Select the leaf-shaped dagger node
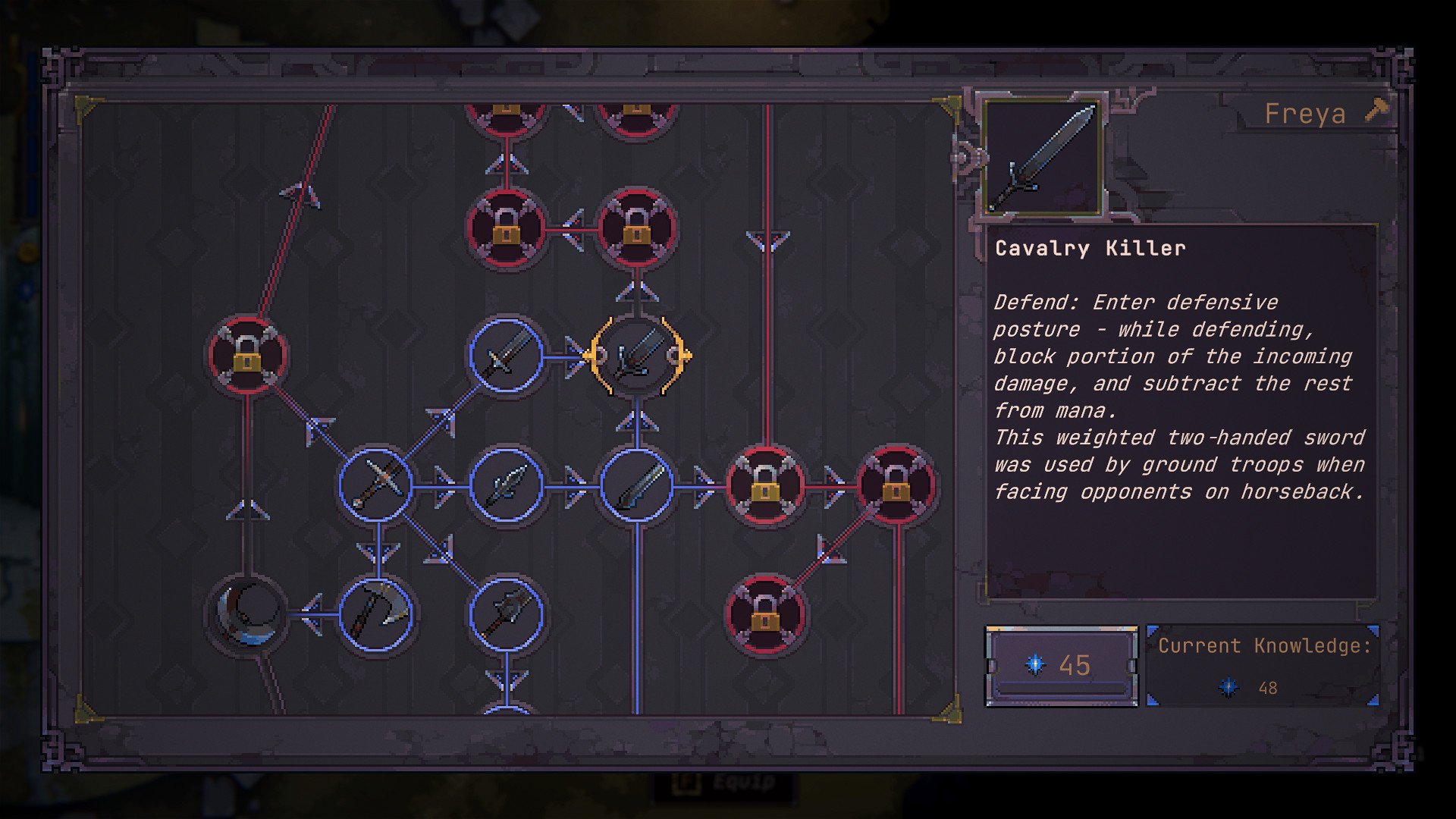This screenshot has height=819, width=1456. (506, 484)
